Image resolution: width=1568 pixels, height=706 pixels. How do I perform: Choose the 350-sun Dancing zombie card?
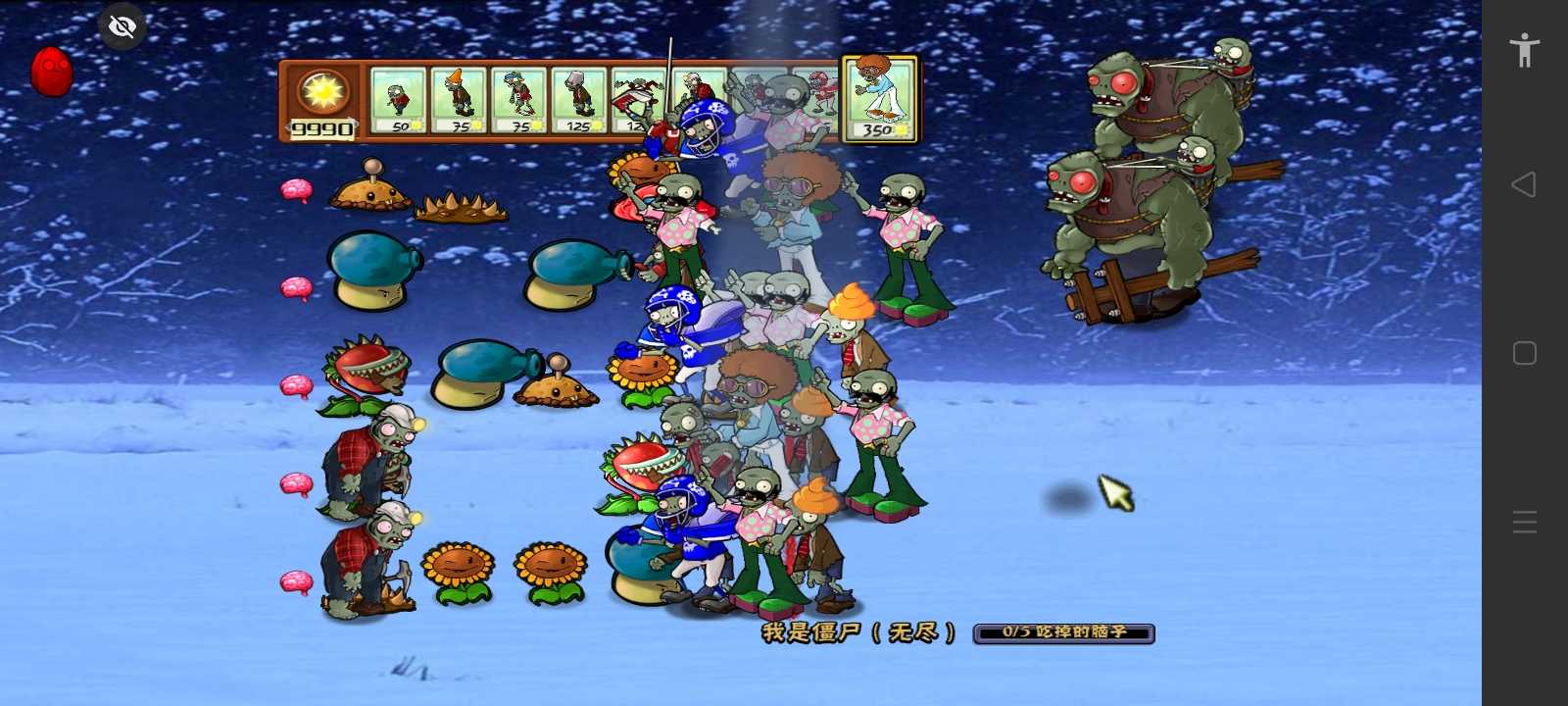pyautogui.click(x=880, y=99)
